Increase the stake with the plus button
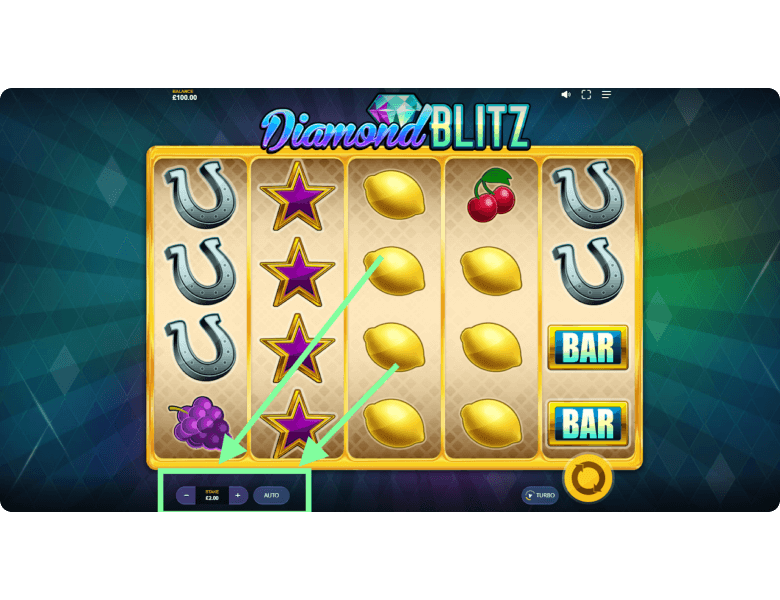The height and width of the screenshot is (600, 780). (237, 495)
